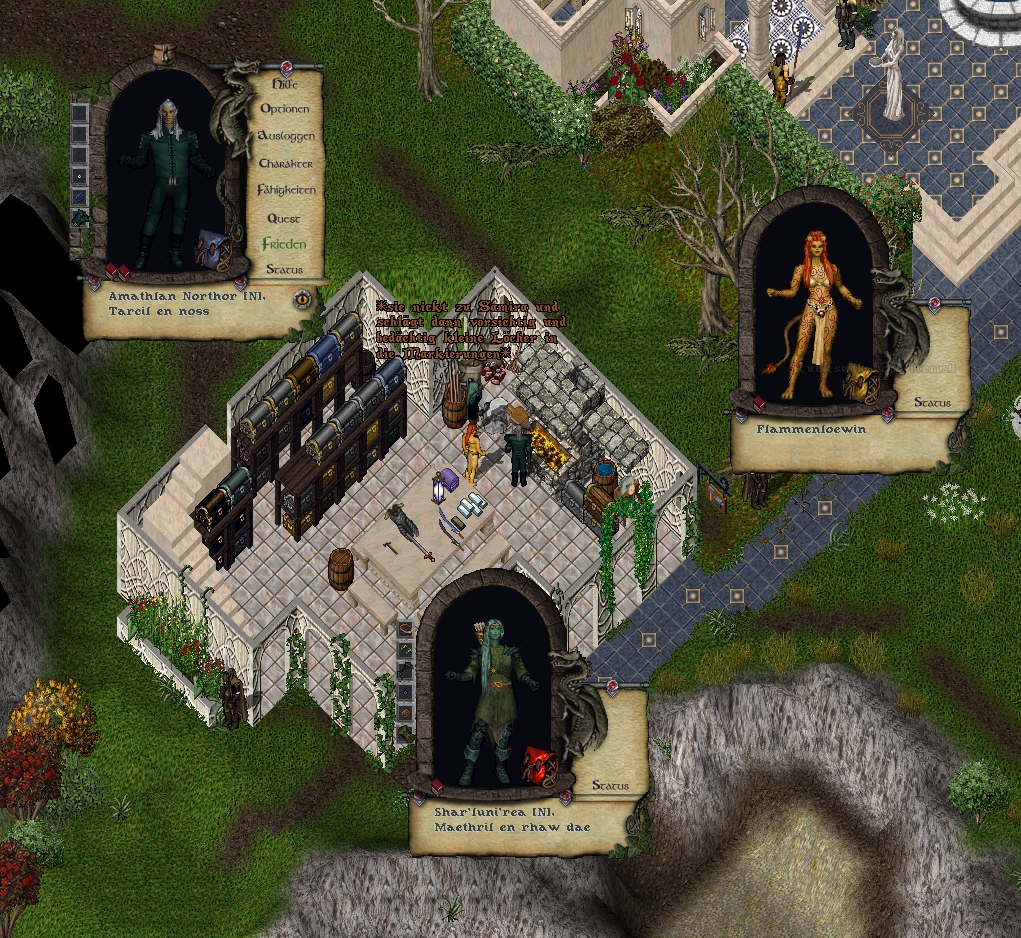The image size is (1021, 938).
Task: Toggle the green Frieden peace mode
Action: point(284,244)
